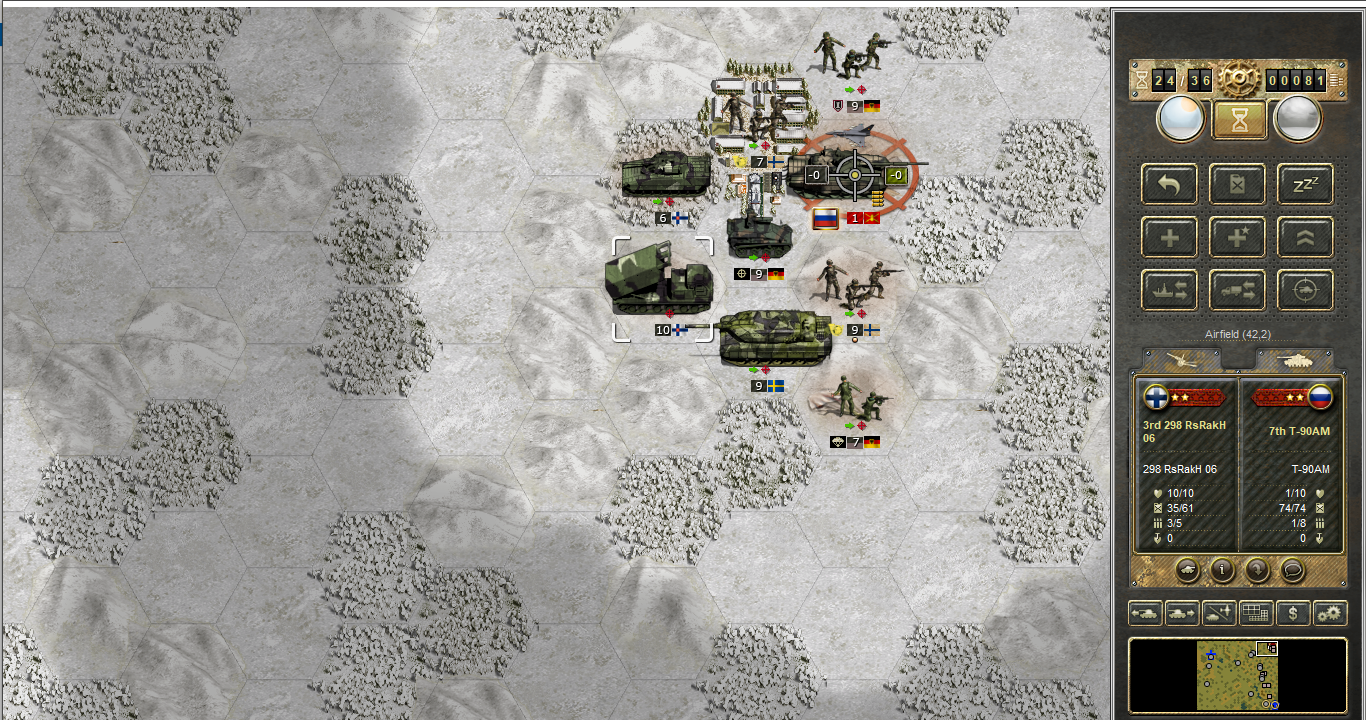This screenshot has width=1366, height=720.
Task: Click the ship embark button
Action: [x=1169, y=290]
